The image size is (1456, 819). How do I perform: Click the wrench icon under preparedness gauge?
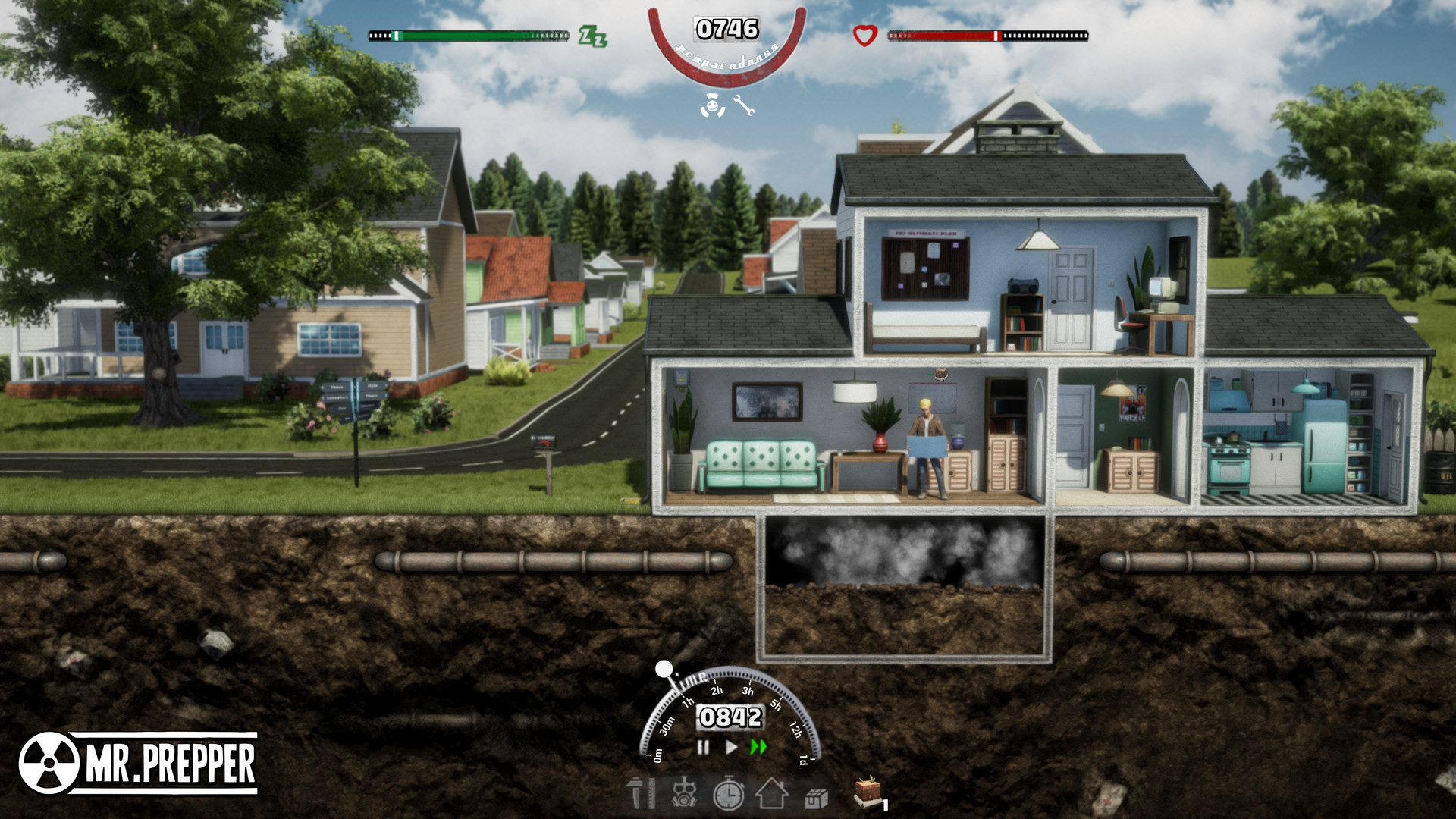tap(744, 105)
